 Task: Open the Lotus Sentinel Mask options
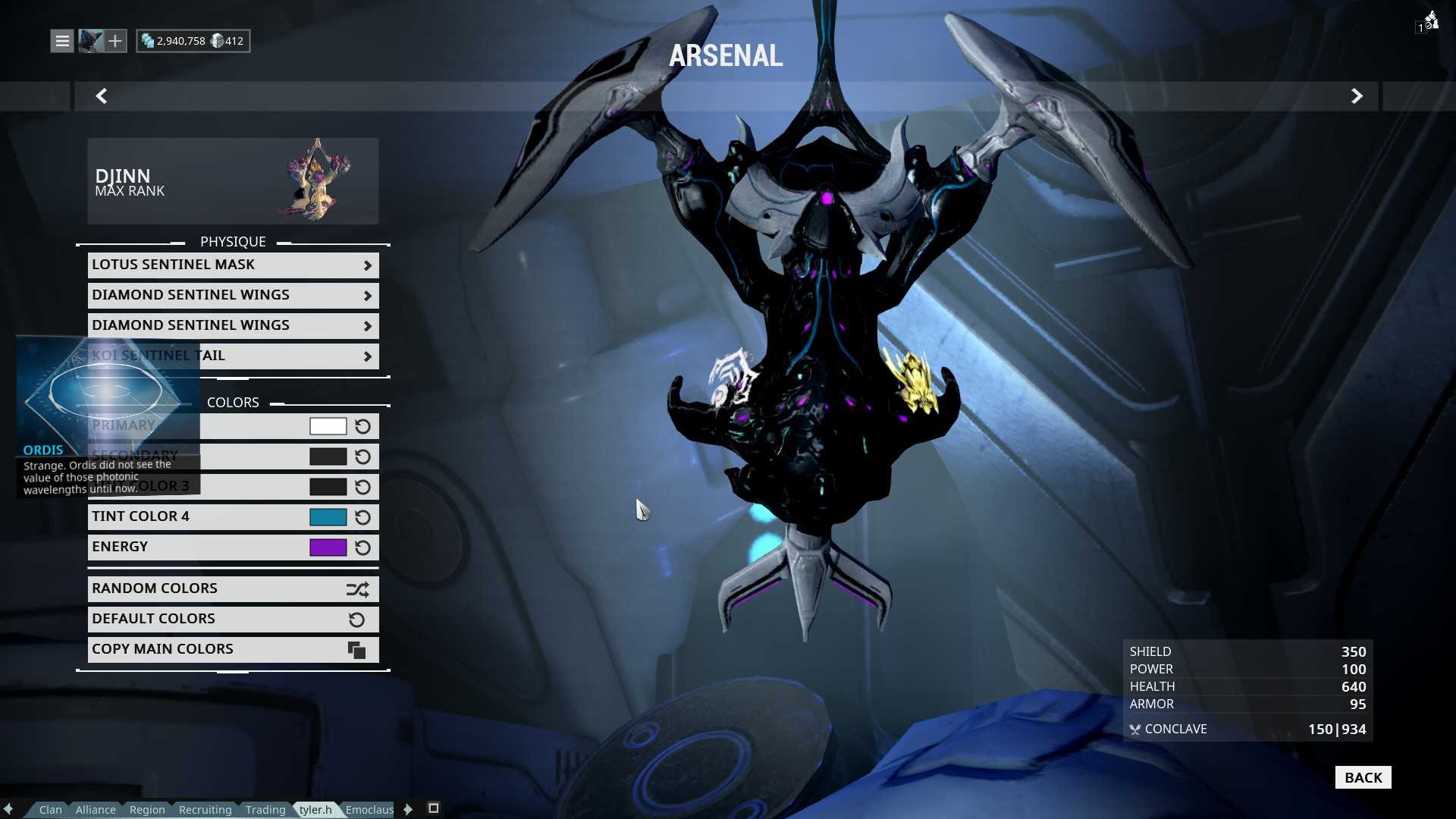click(x=233, y=265)
